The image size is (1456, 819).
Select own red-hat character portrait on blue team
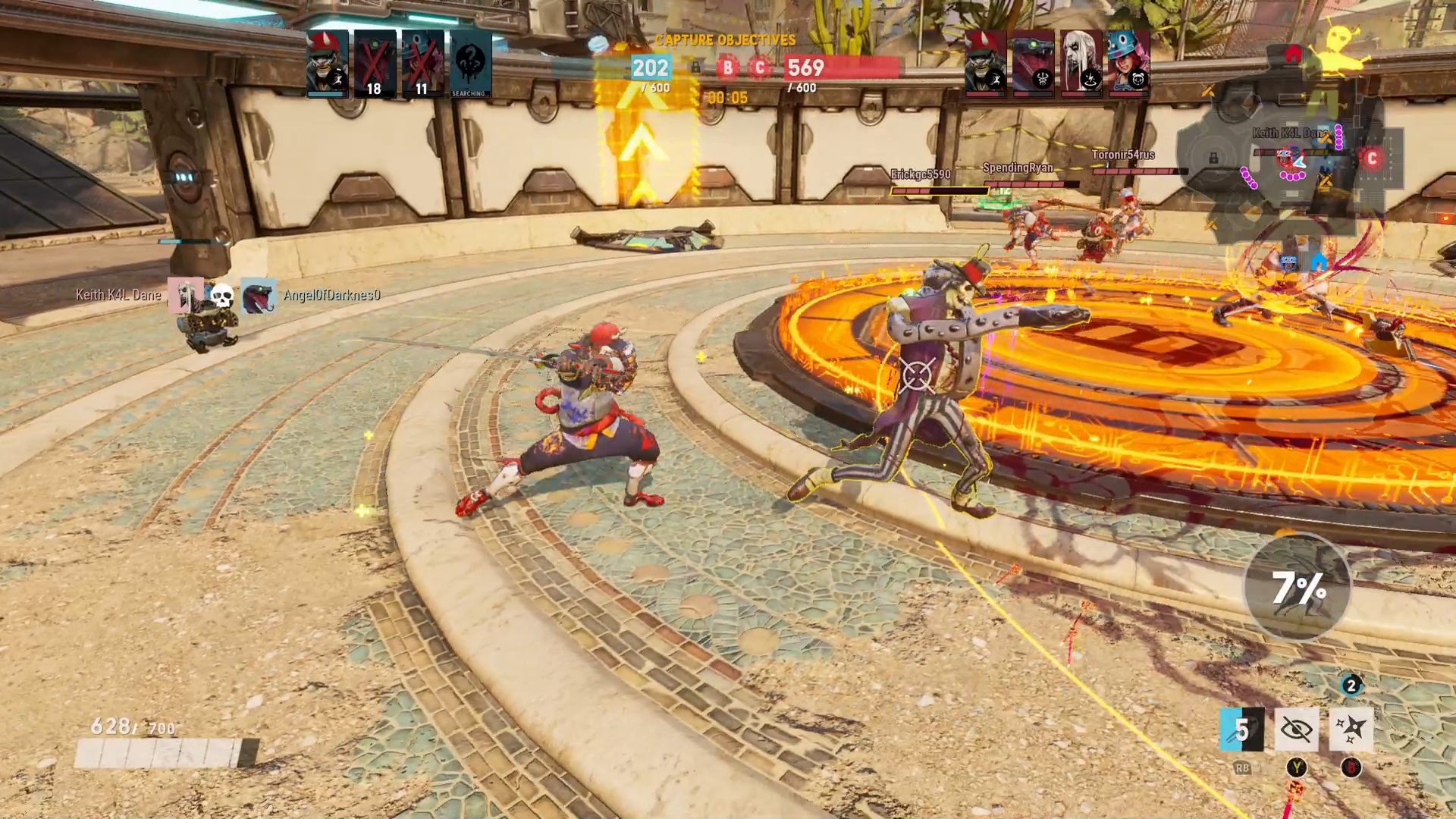click(328, 64)
